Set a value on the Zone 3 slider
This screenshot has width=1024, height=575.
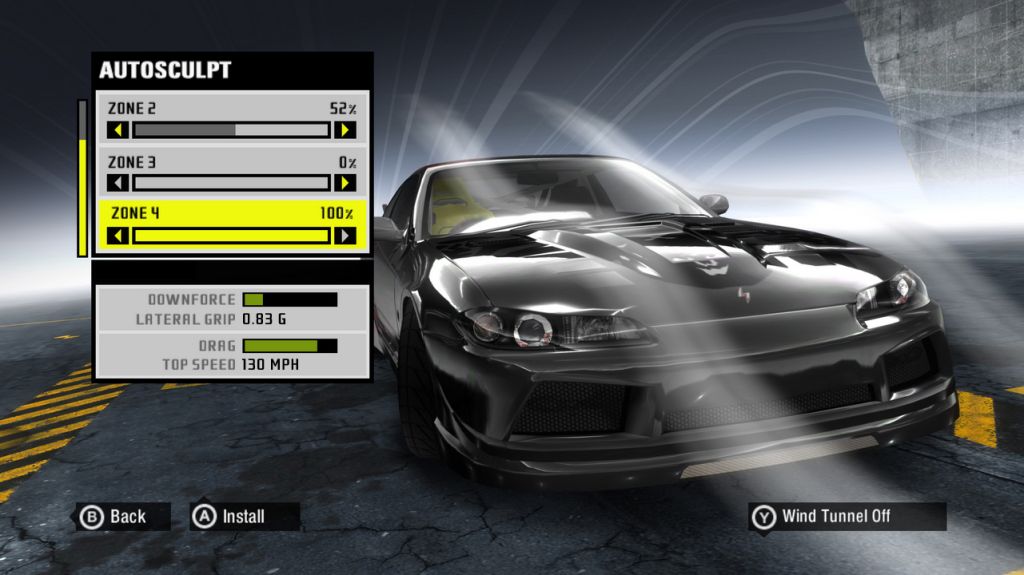pos(231,183)
